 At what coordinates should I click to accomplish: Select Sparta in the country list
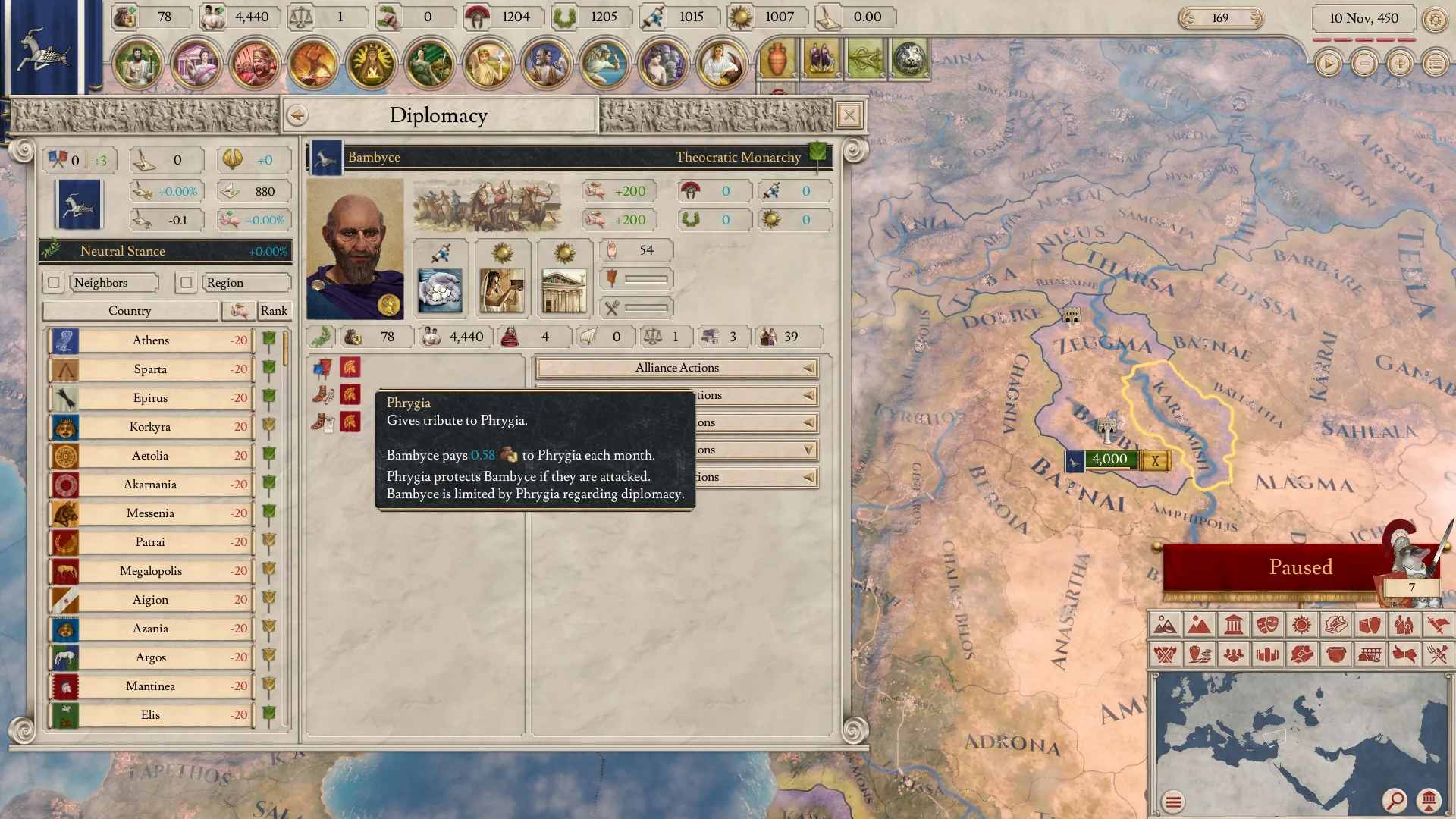pos(151,369)
